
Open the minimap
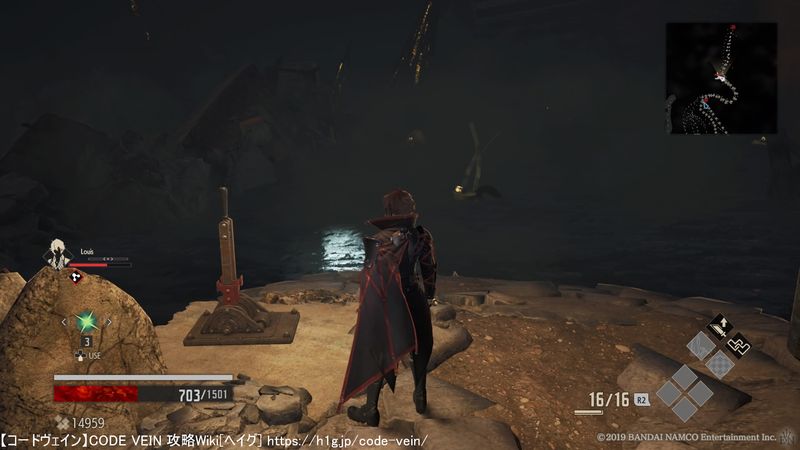click(721, 78)
